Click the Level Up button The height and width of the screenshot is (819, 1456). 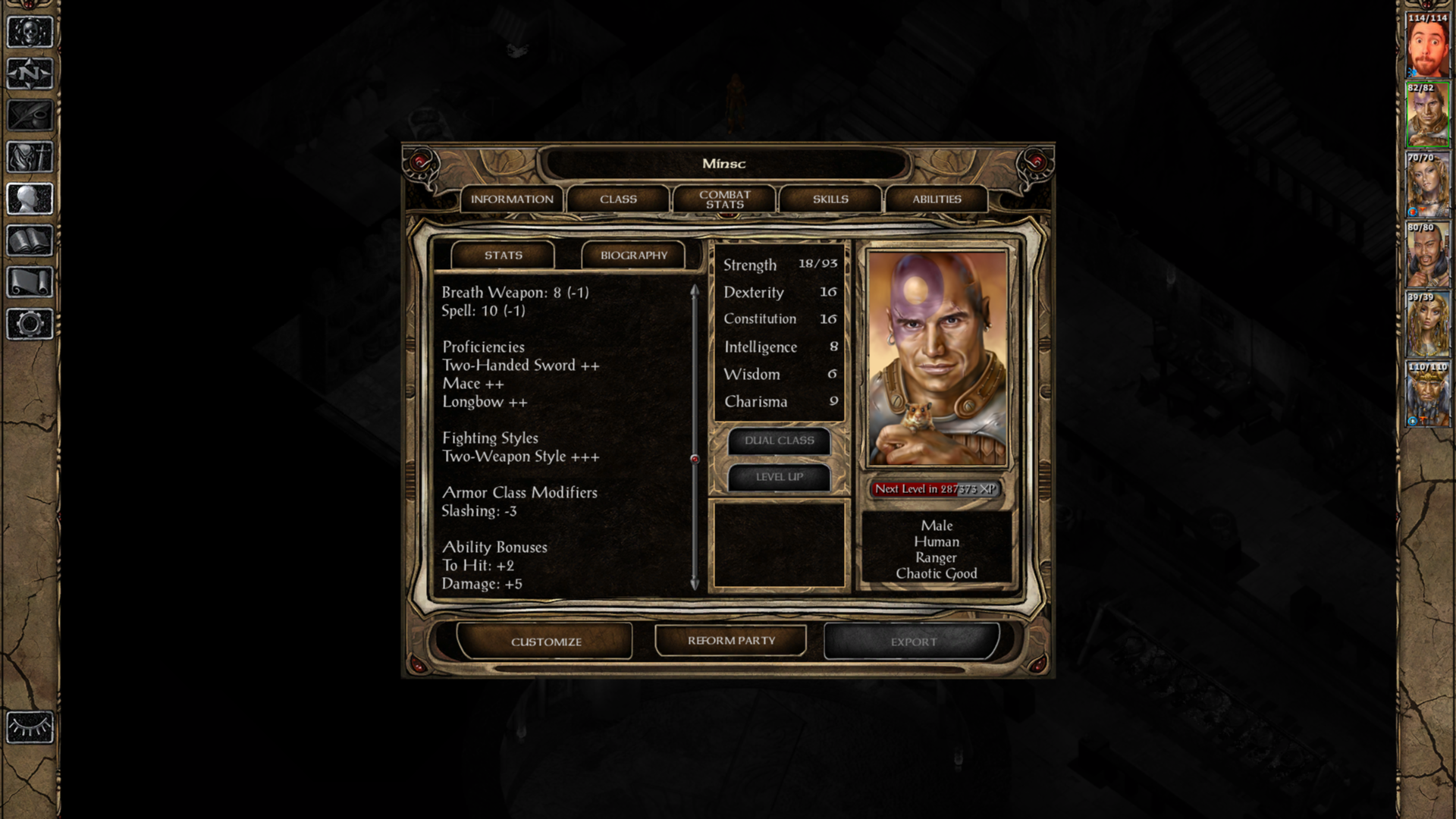(779, 477)
